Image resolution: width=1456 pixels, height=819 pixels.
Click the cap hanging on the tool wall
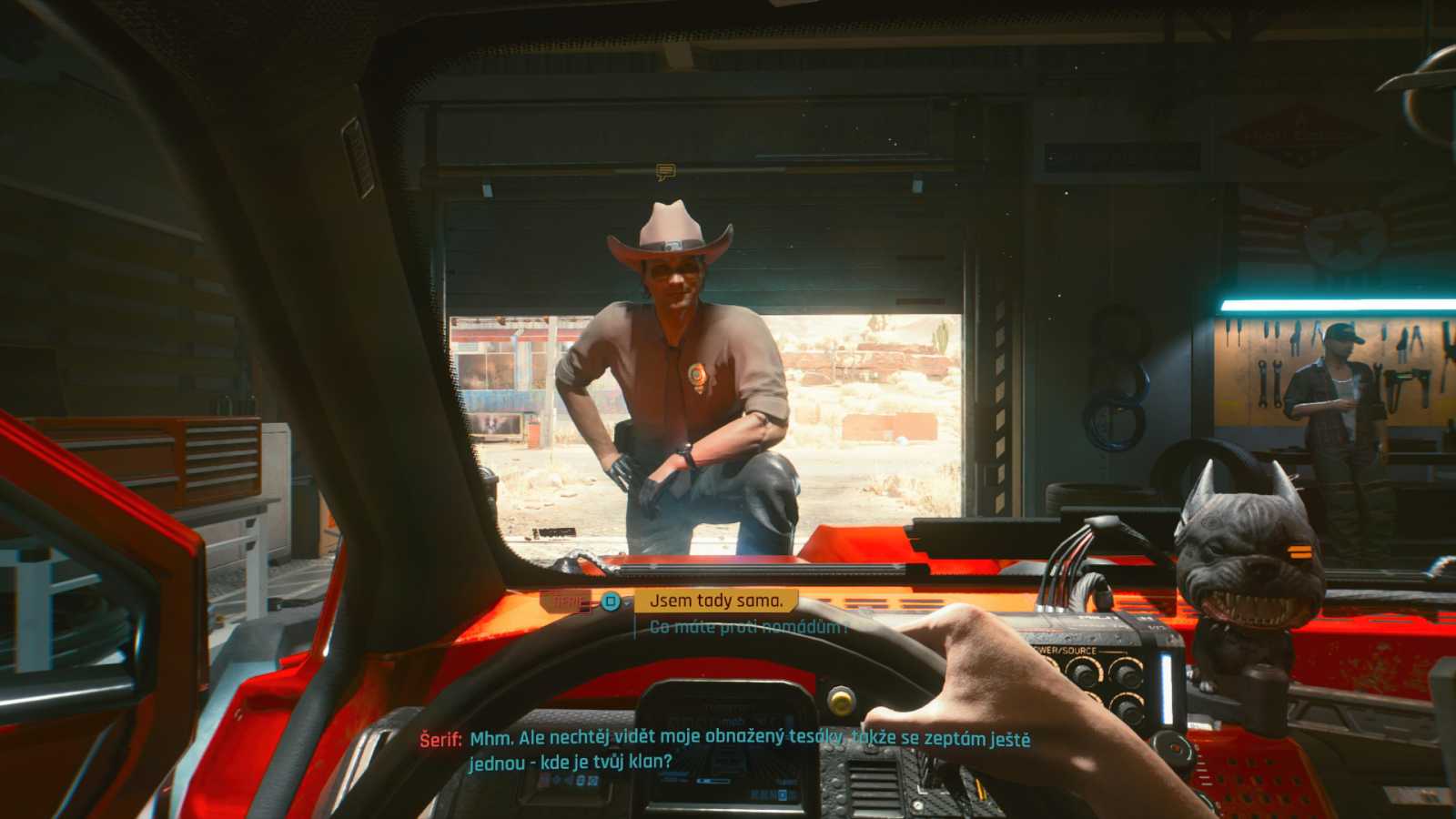click(1342, 334)
